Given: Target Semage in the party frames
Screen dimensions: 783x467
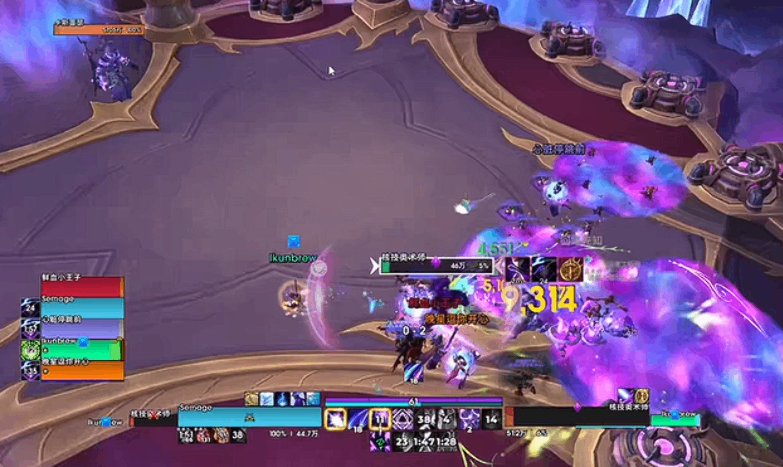Looking at the screenshot, I should click(x=80, y=309).
